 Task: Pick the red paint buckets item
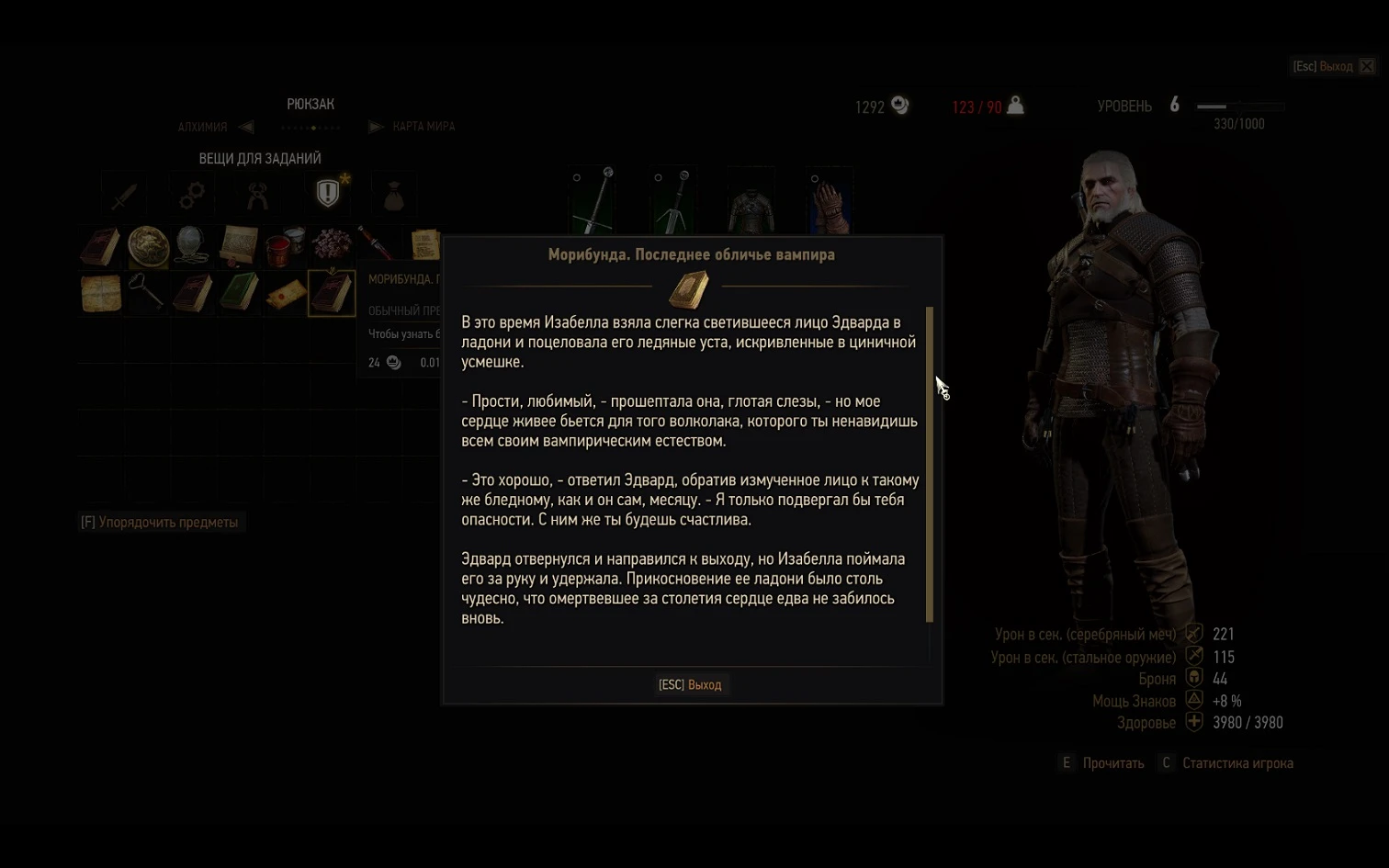pyautogui.click(x=284, y=246)
